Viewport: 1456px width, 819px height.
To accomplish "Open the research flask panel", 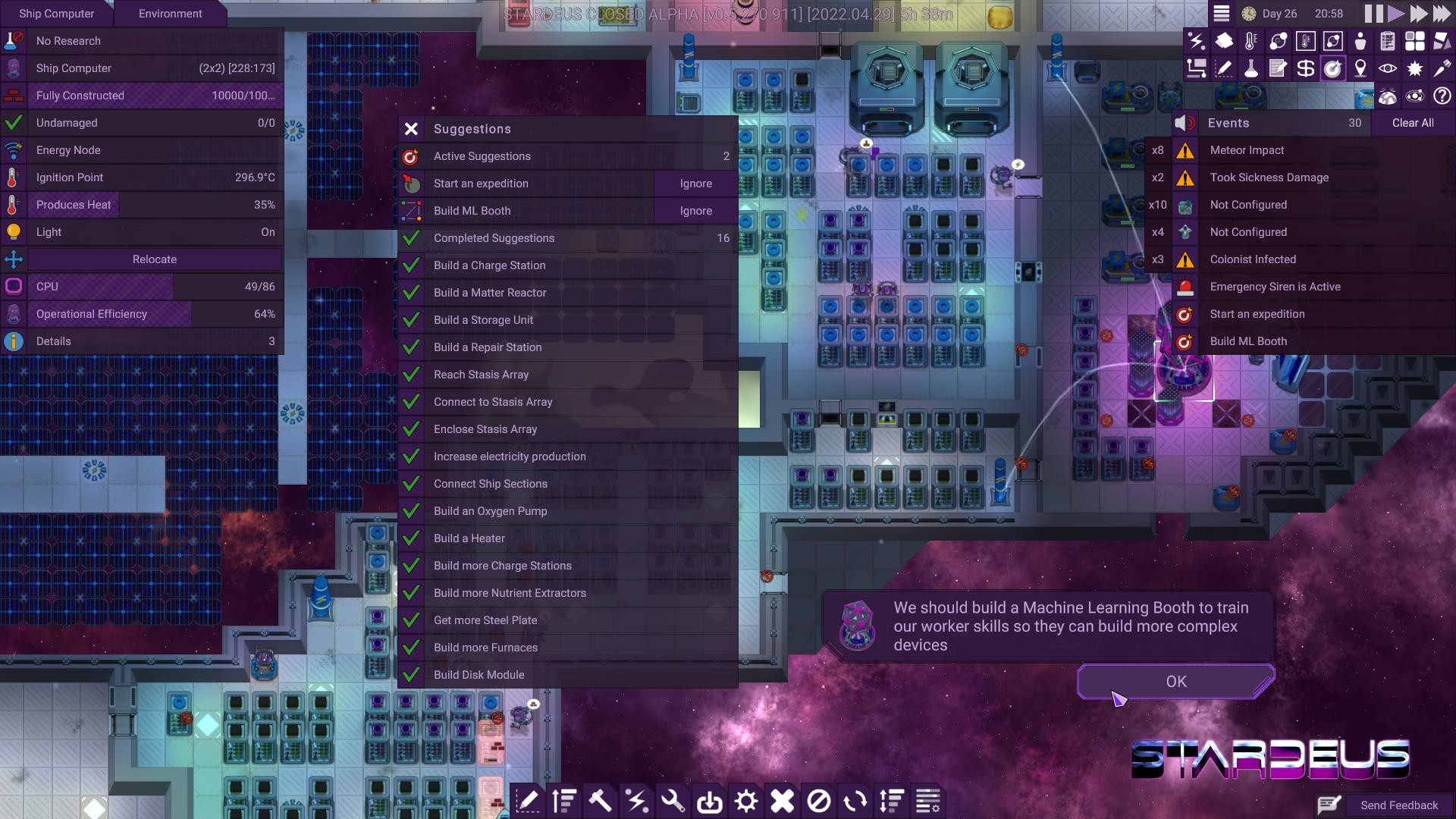I will click(1251, 68).
